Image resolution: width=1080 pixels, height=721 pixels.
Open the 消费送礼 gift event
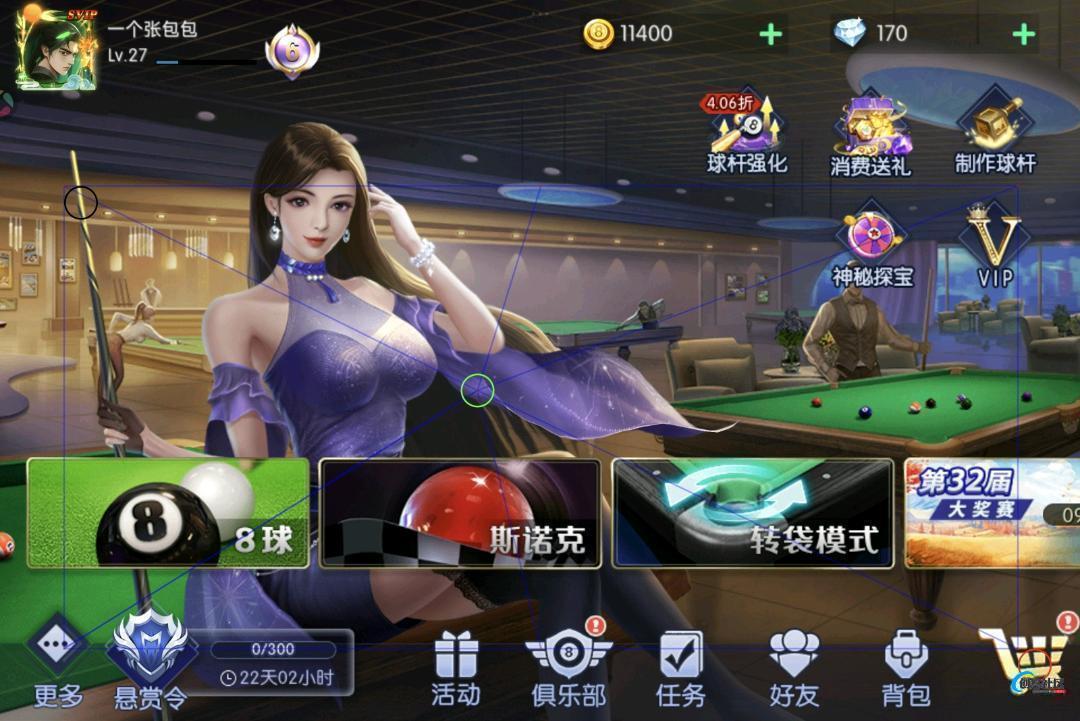870,137
